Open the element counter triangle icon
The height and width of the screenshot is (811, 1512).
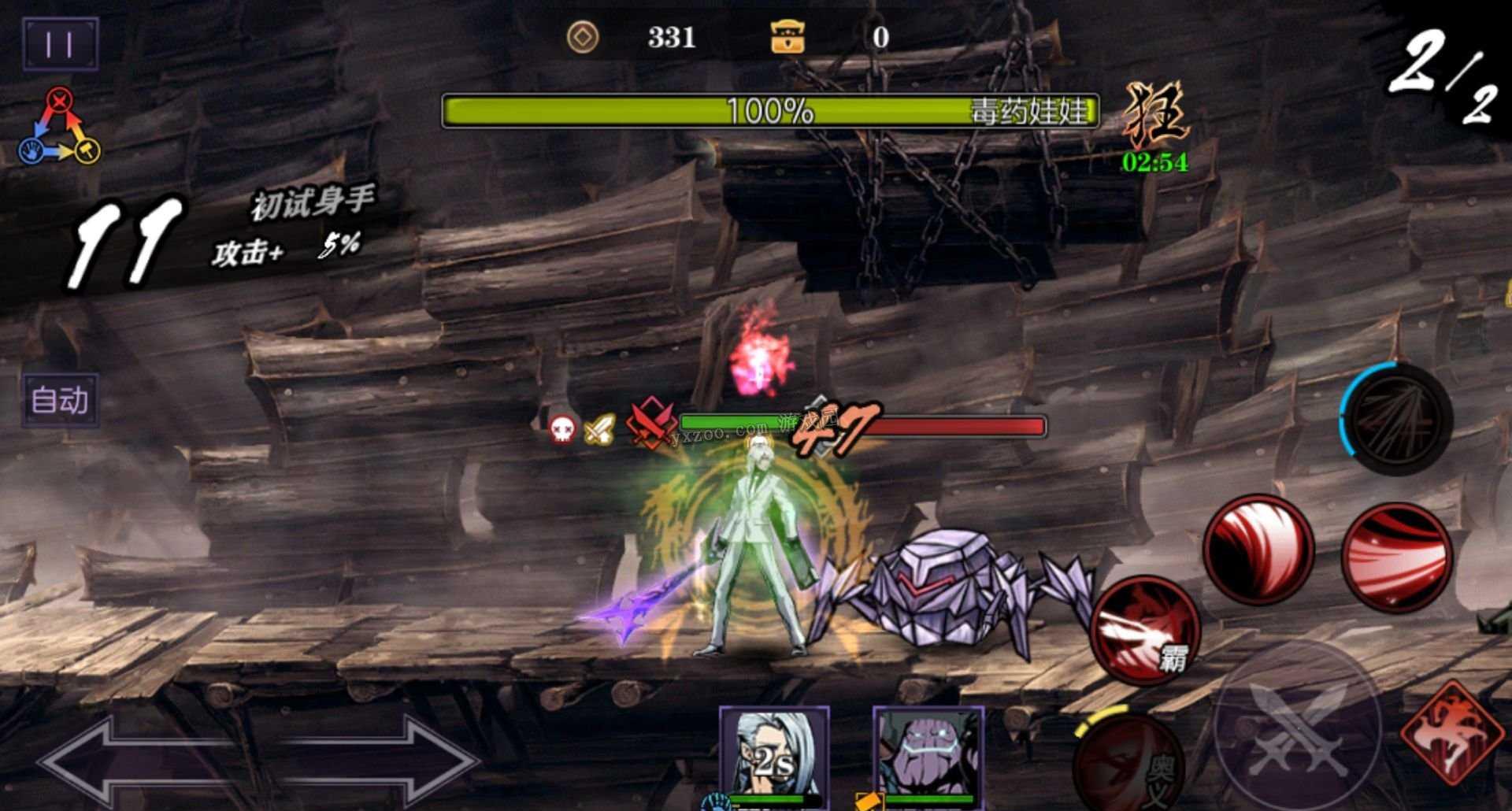click(x=60, y=128)
